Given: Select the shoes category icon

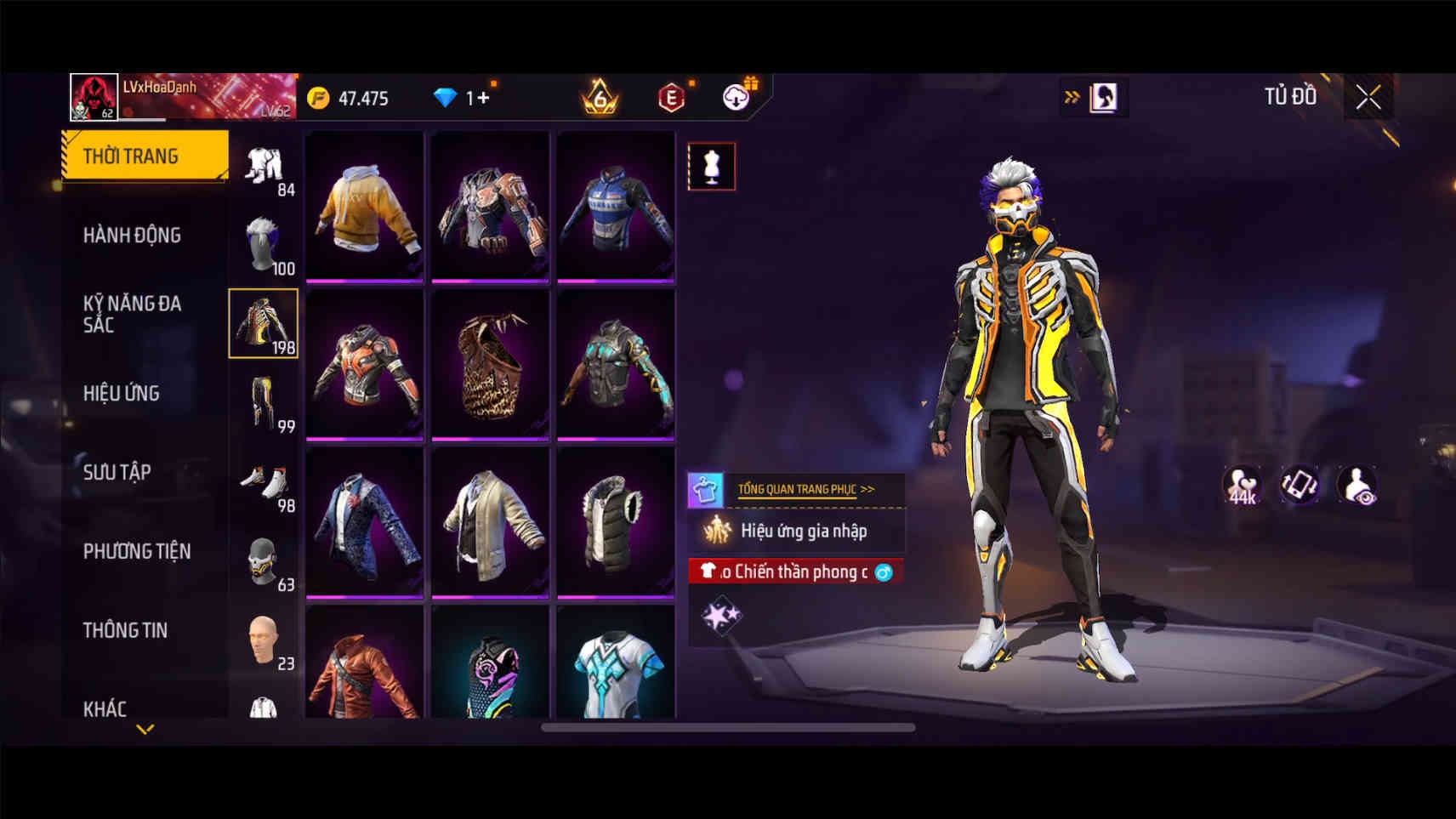Looking at the screenshot, I should [264, 483].
